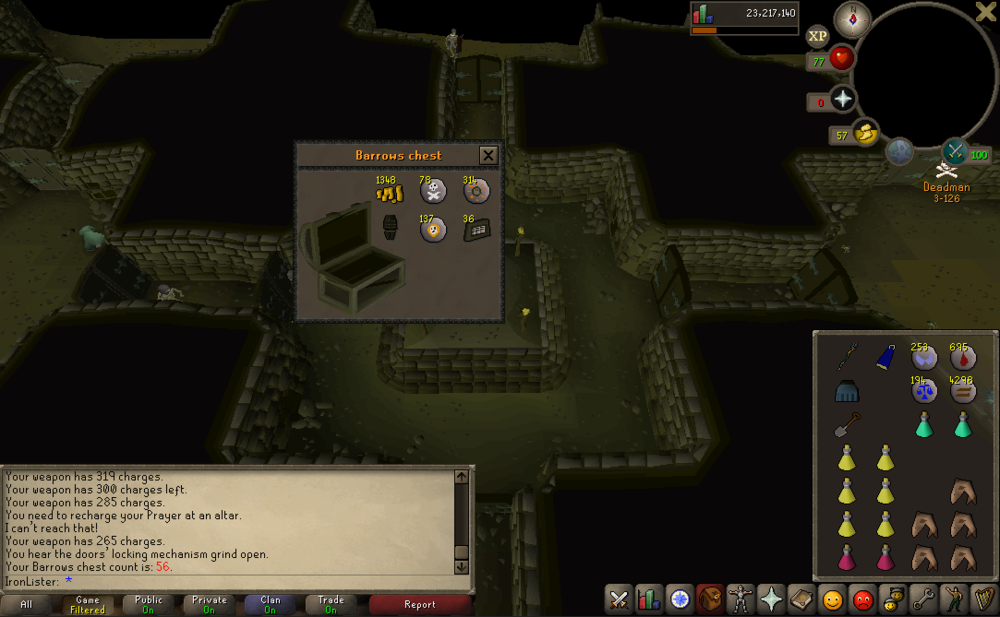Toggle the Clan chat filter tab
The image size is (1000, 617).
[269, 604]
